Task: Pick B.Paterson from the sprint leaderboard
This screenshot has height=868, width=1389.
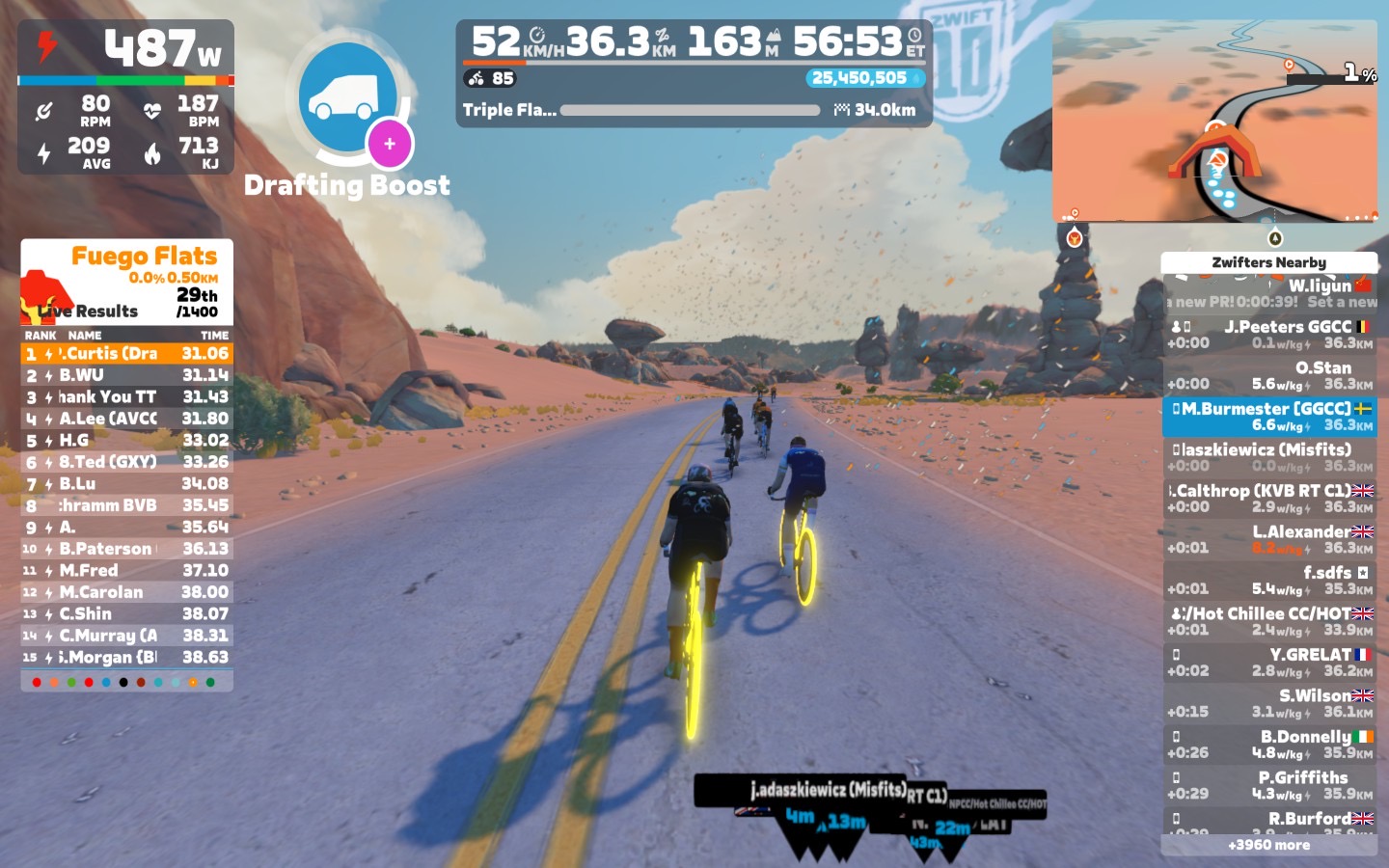Action: (126, 549)
